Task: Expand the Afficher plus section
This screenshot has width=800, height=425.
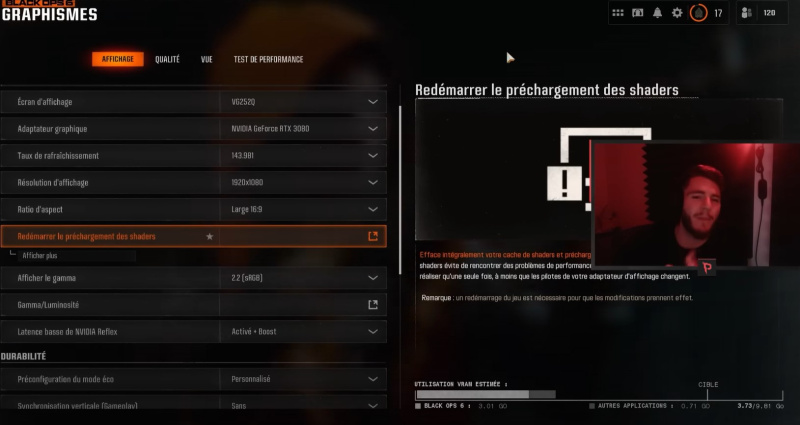Action: (x=40, y=257)
